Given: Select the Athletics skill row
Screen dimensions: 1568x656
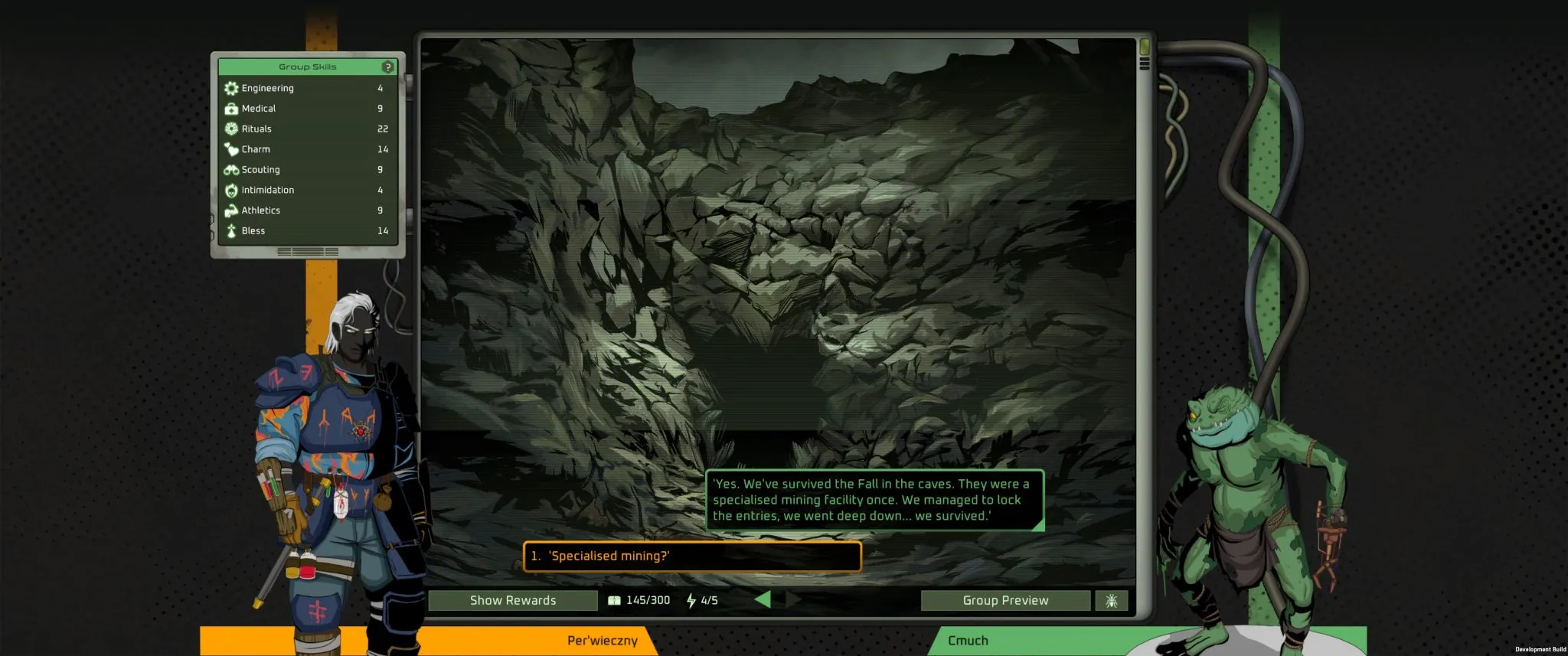Looking at the screenshot, I should point(307,211).
